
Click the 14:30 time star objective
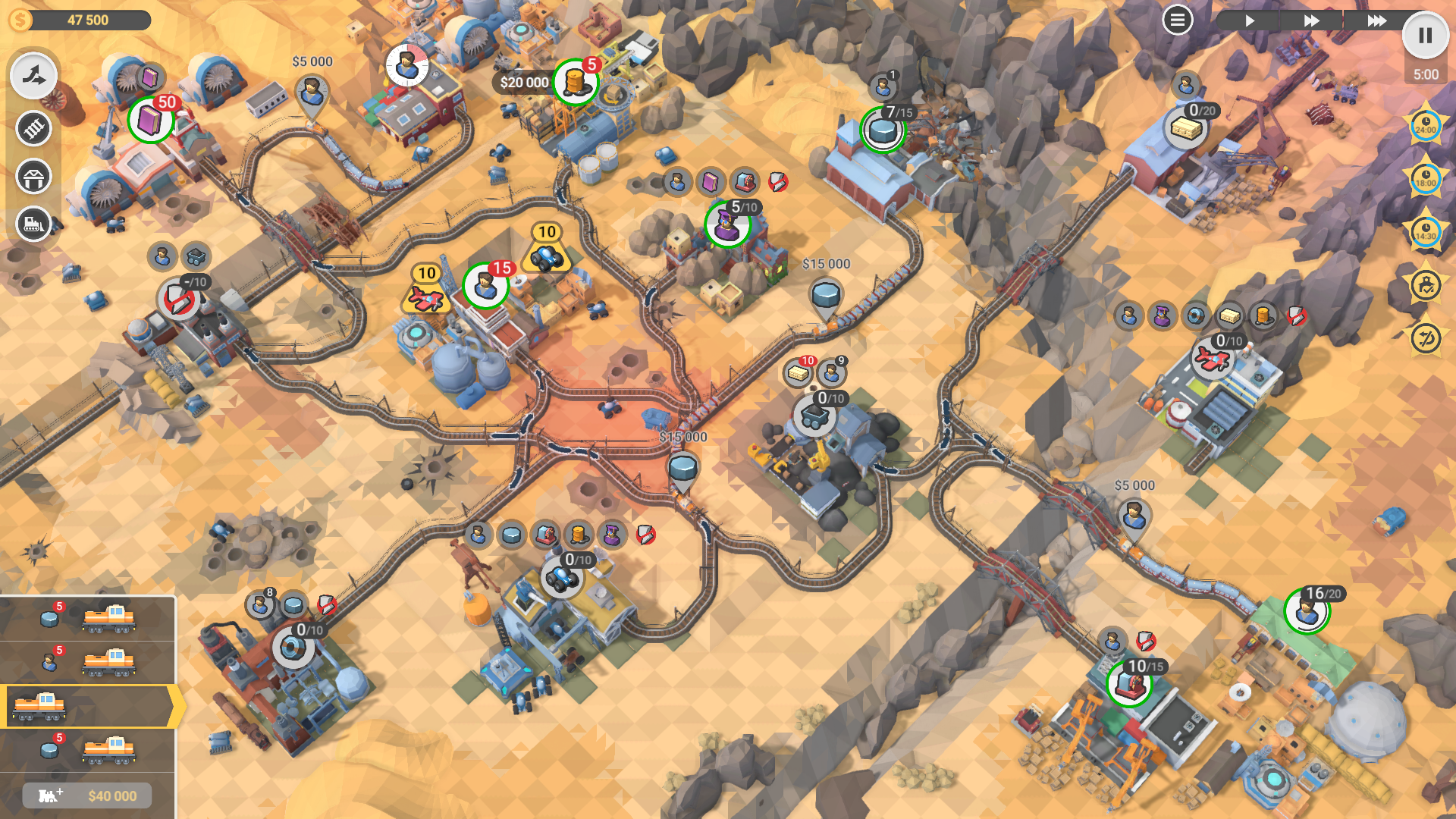pos(1425,232)
